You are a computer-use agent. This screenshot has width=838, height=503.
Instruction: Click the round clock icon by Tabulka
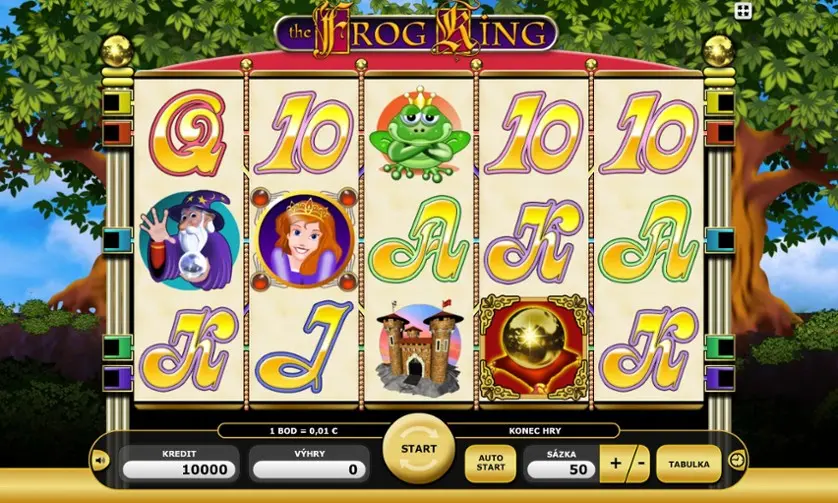737,460
